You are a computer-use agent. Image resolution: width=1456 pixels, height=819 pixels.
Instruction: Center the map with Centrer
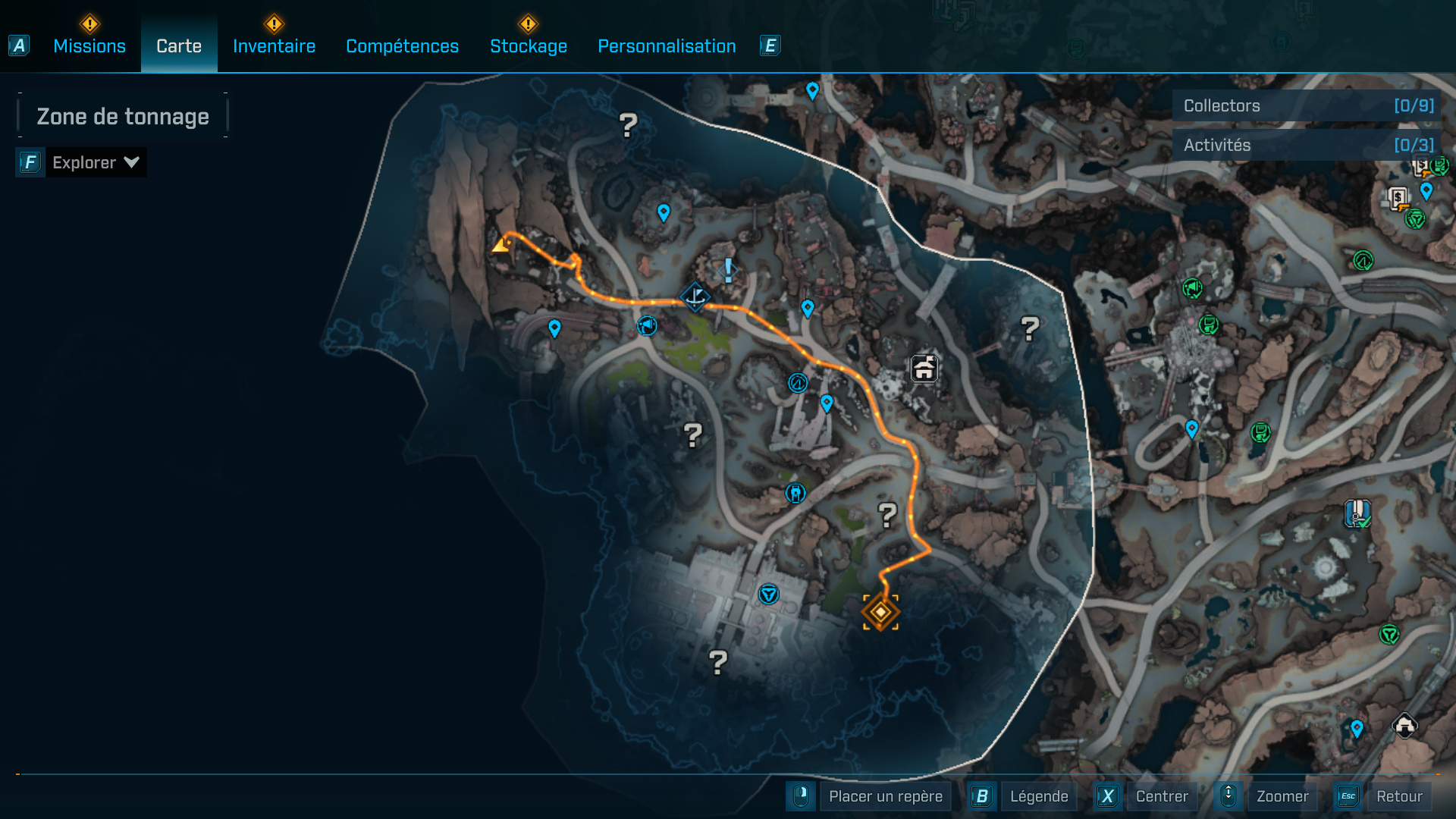(1161, 796)
